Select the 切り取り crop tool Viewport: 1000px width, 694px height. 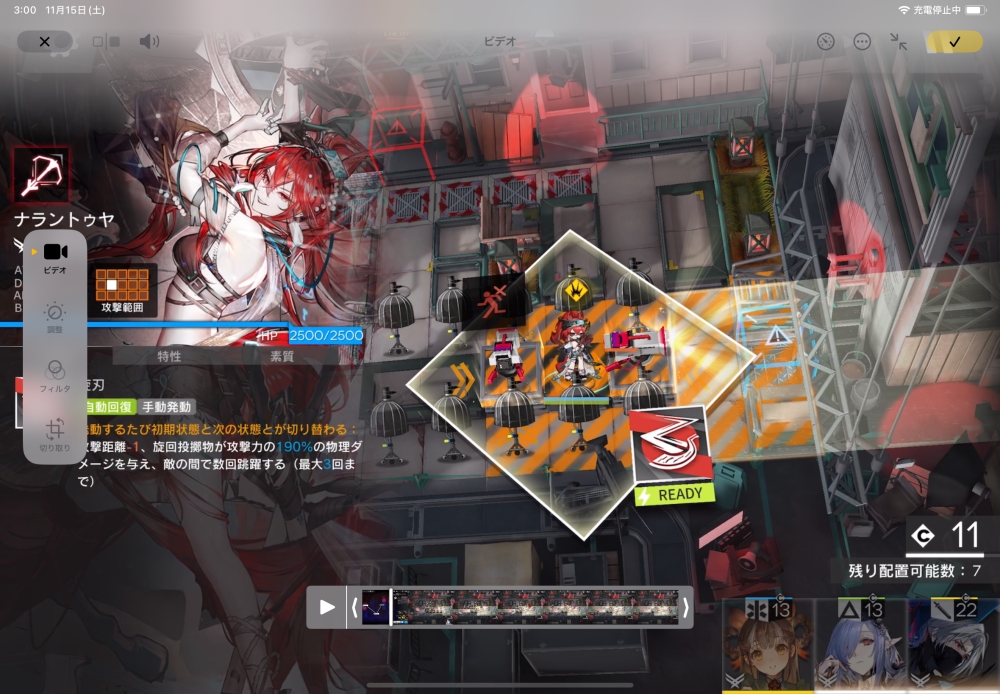tap(56, 432)
